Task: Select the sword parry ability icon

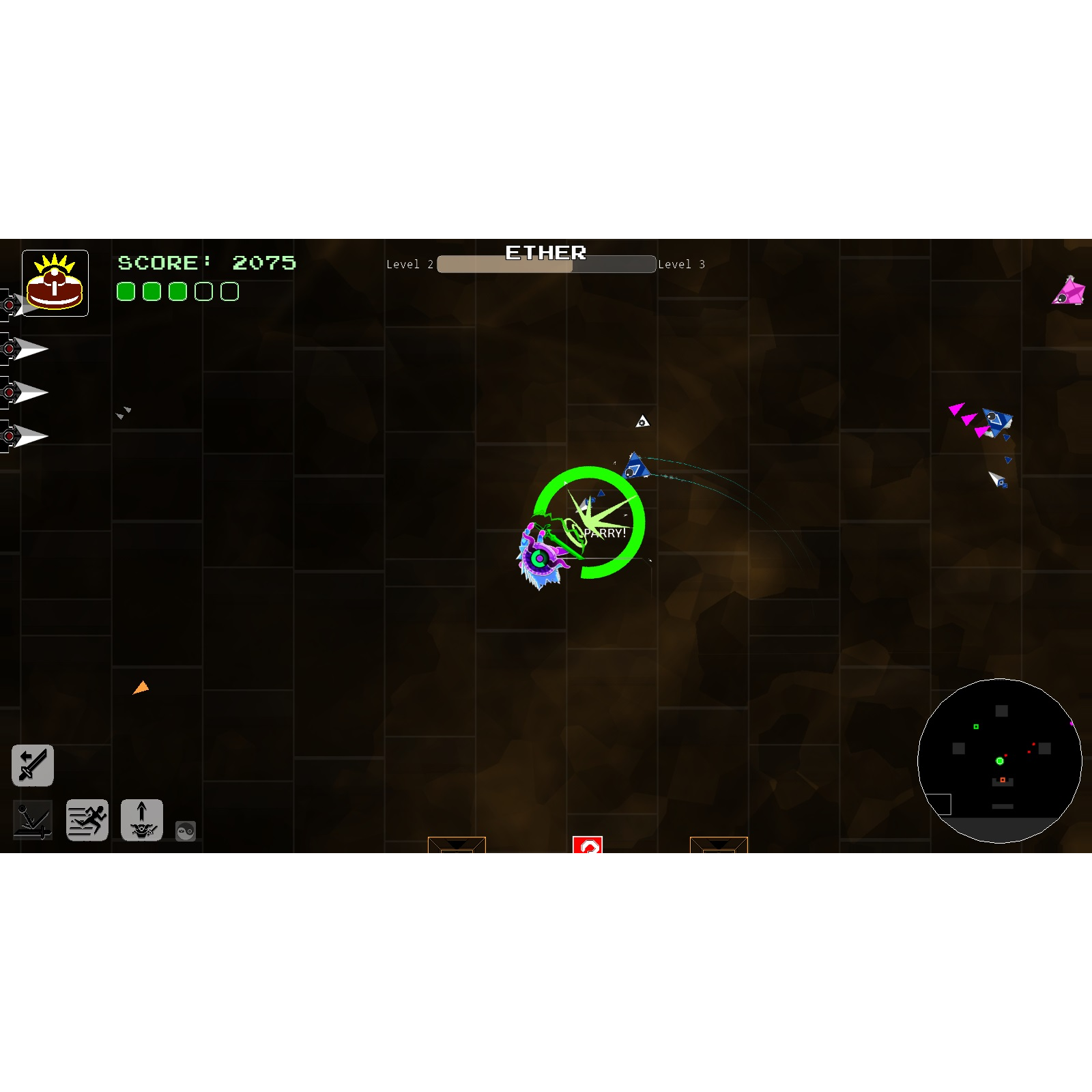Action: pos(32,764)
